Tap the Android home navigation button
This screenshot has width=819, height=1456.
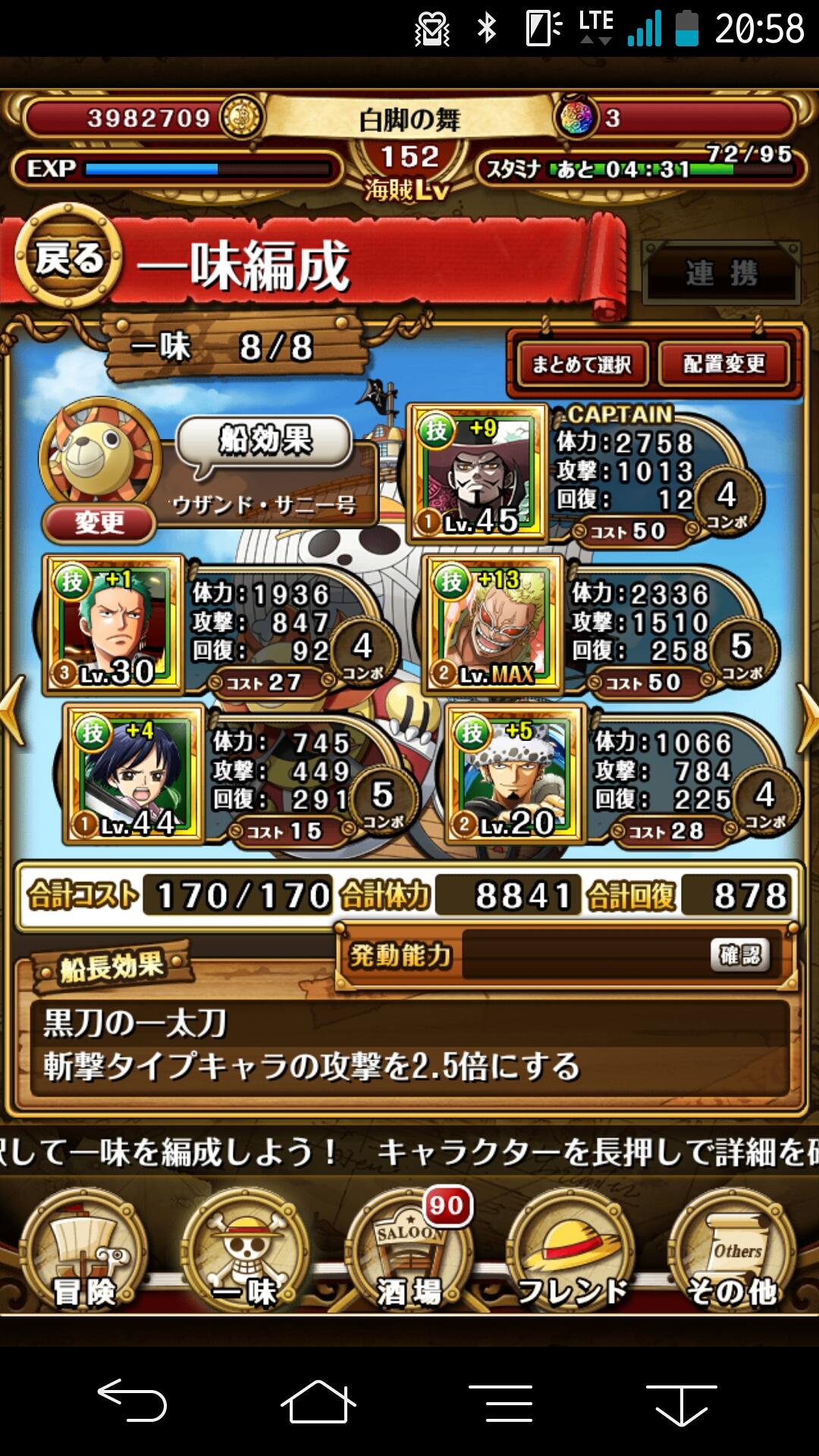(x=318, y=1401)
